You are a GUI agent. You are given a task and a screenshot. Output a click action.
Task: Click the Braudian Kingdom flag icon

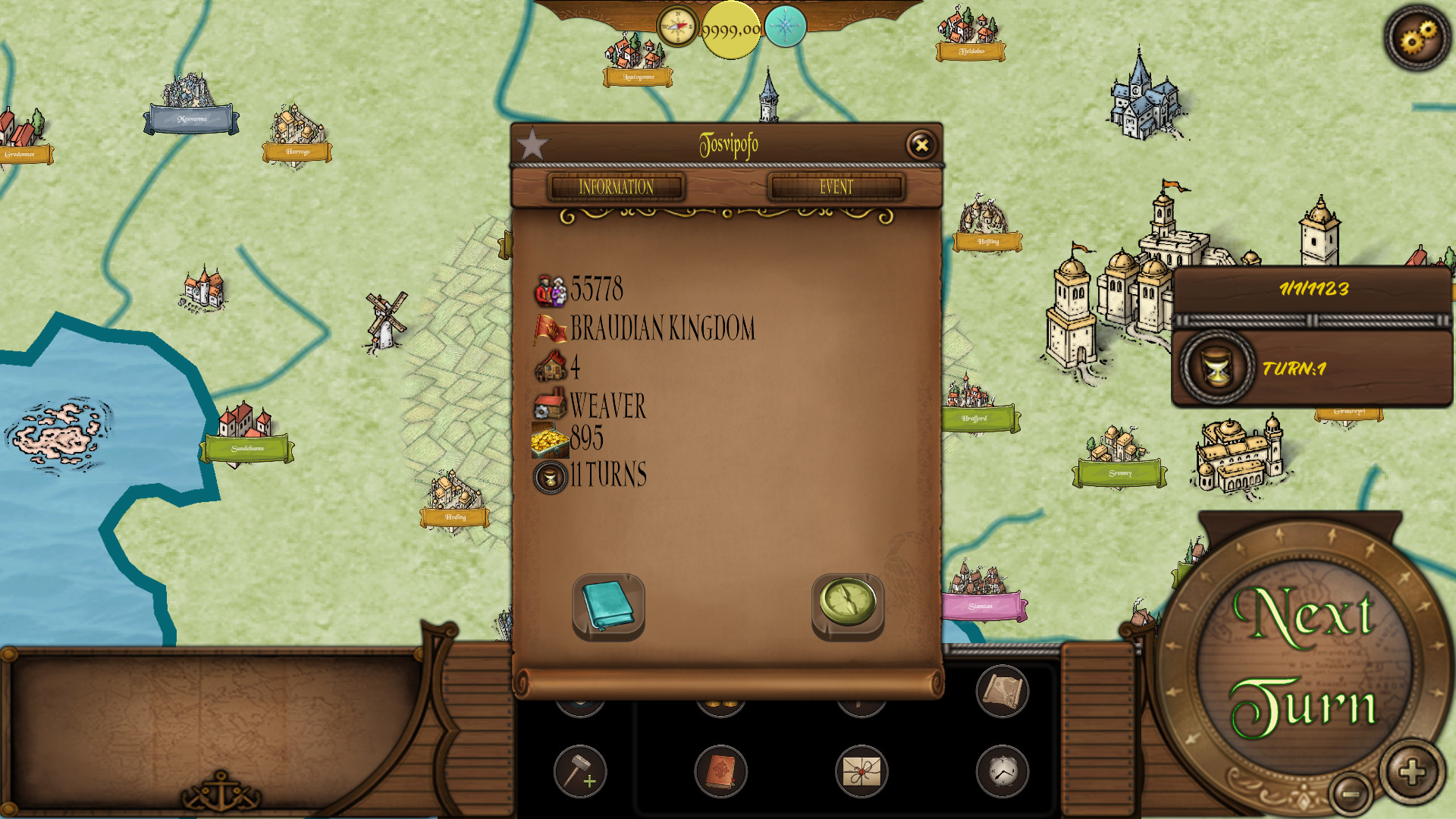coord(551,329)
